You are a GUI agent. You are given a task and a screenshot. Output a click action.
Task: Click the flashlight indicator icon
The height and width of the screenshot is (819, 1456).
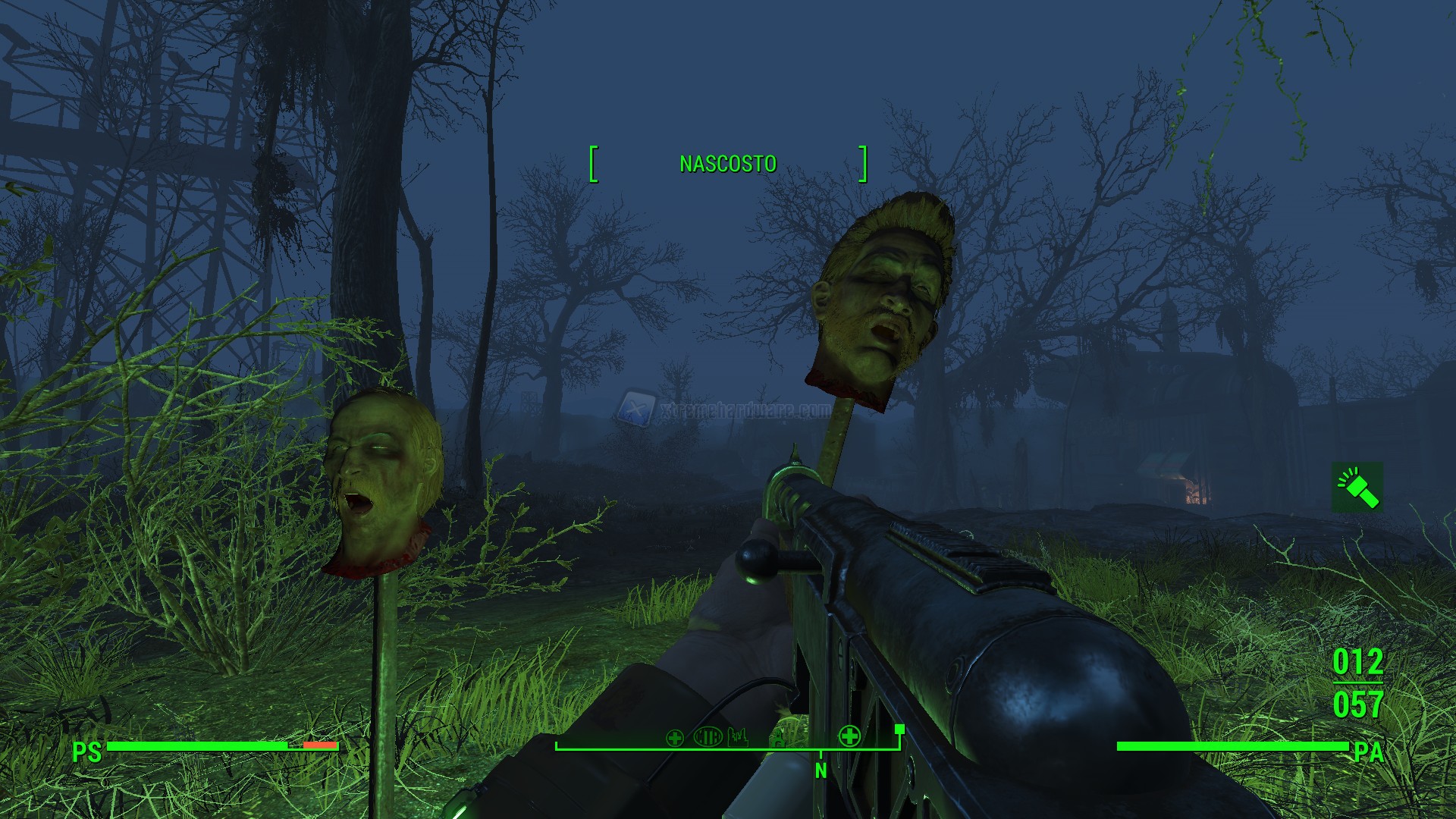[x=1357, y=487]
